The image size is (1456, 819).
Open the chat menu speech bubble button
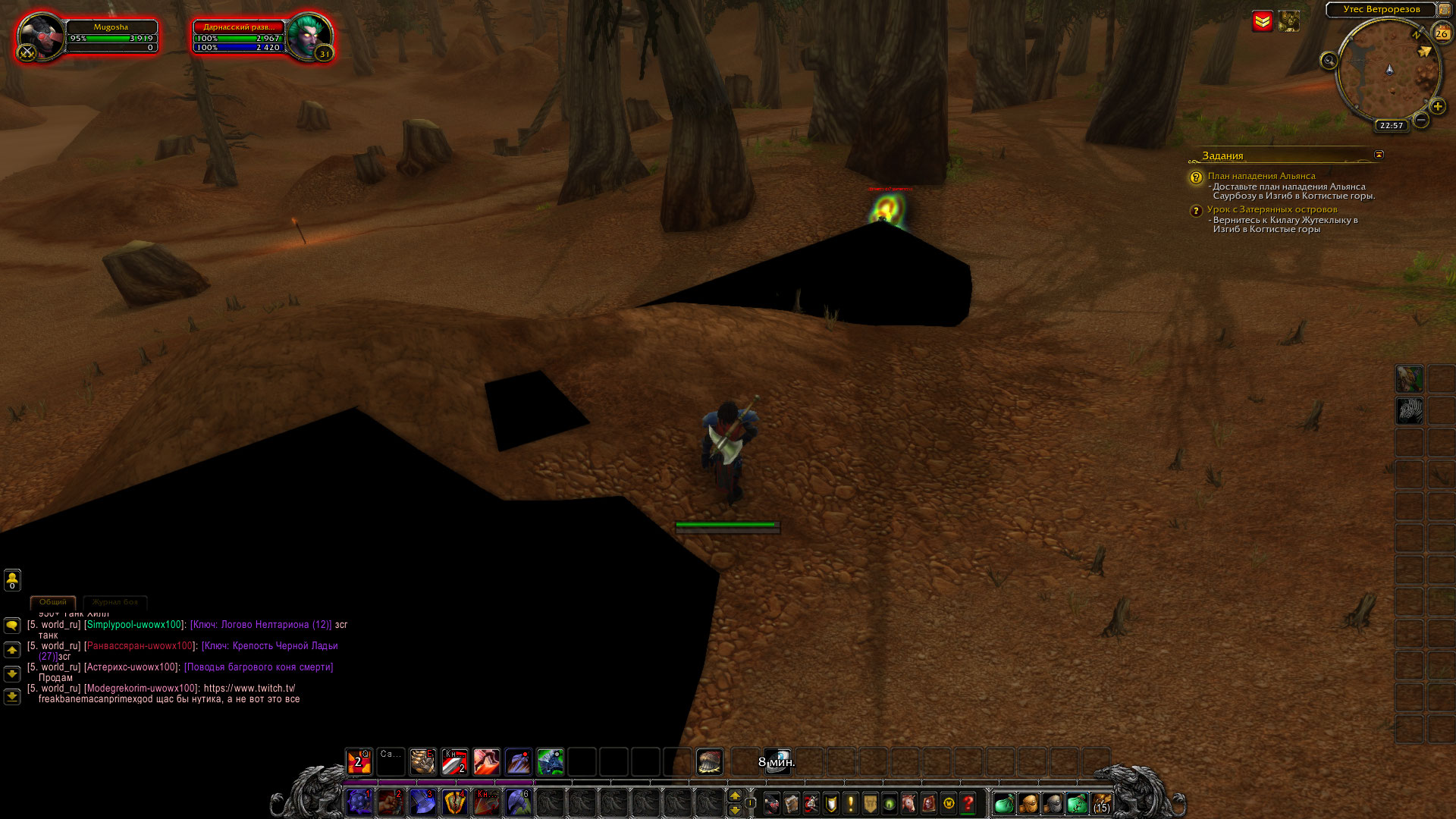point(12,626)
